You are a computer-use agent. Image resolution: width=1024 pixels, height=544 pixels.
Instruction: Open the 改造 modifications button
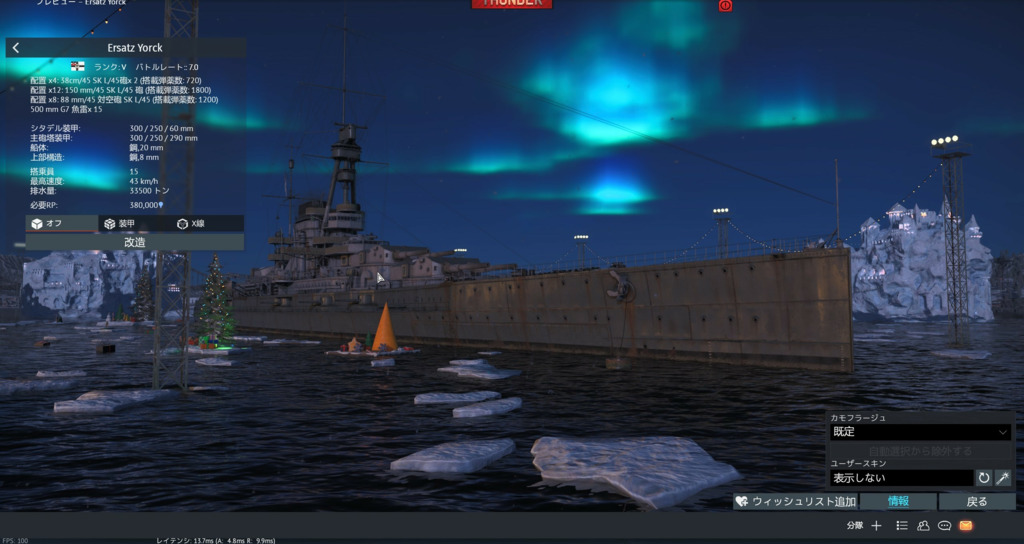point(134,242)
